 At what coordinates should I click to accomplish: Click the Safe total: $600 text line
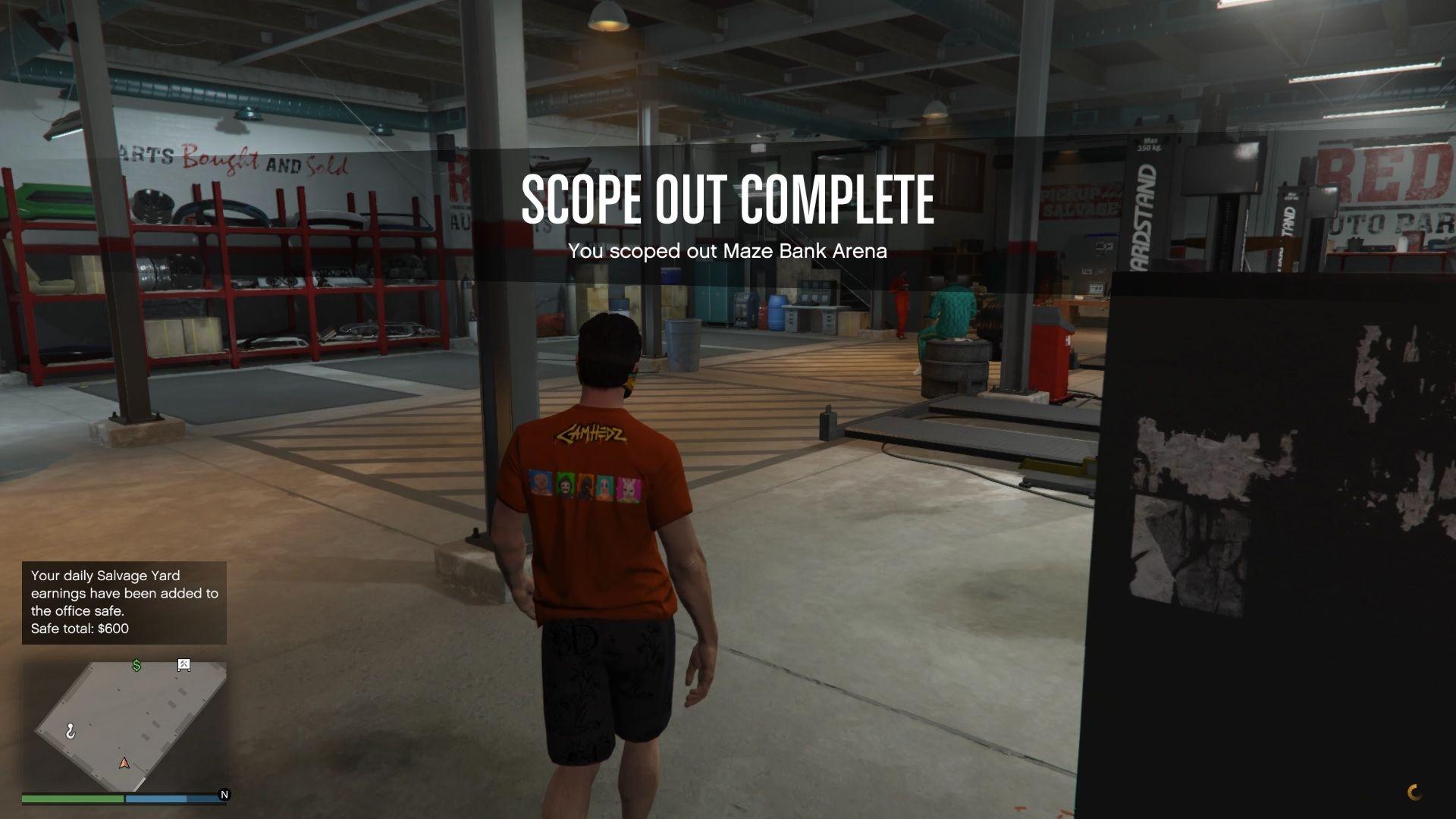click(x=79, y=629)
